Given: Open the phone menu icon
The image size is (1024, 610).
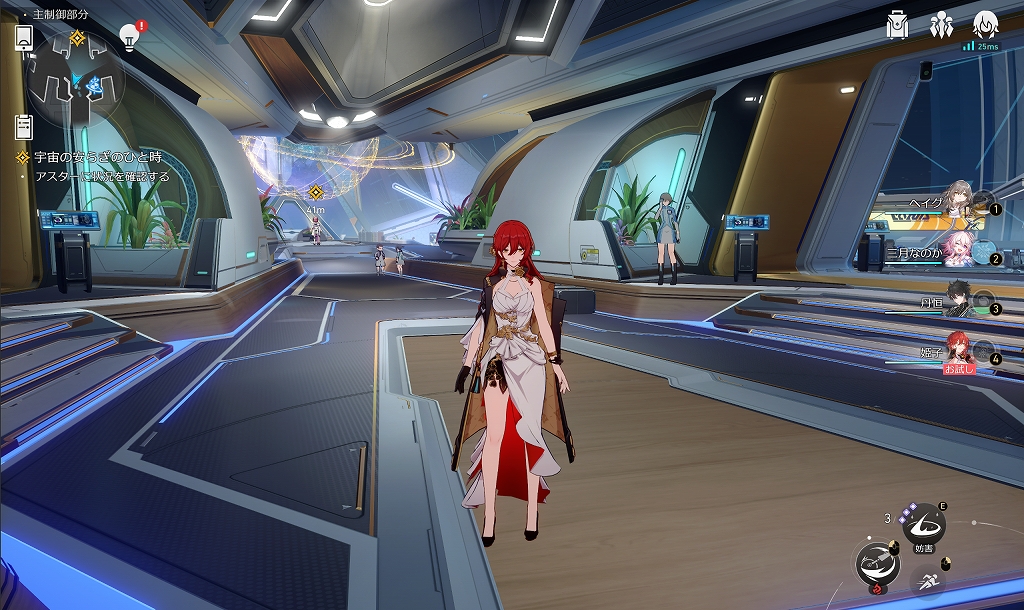Looking at the screenshot, I should click(25, 38).
